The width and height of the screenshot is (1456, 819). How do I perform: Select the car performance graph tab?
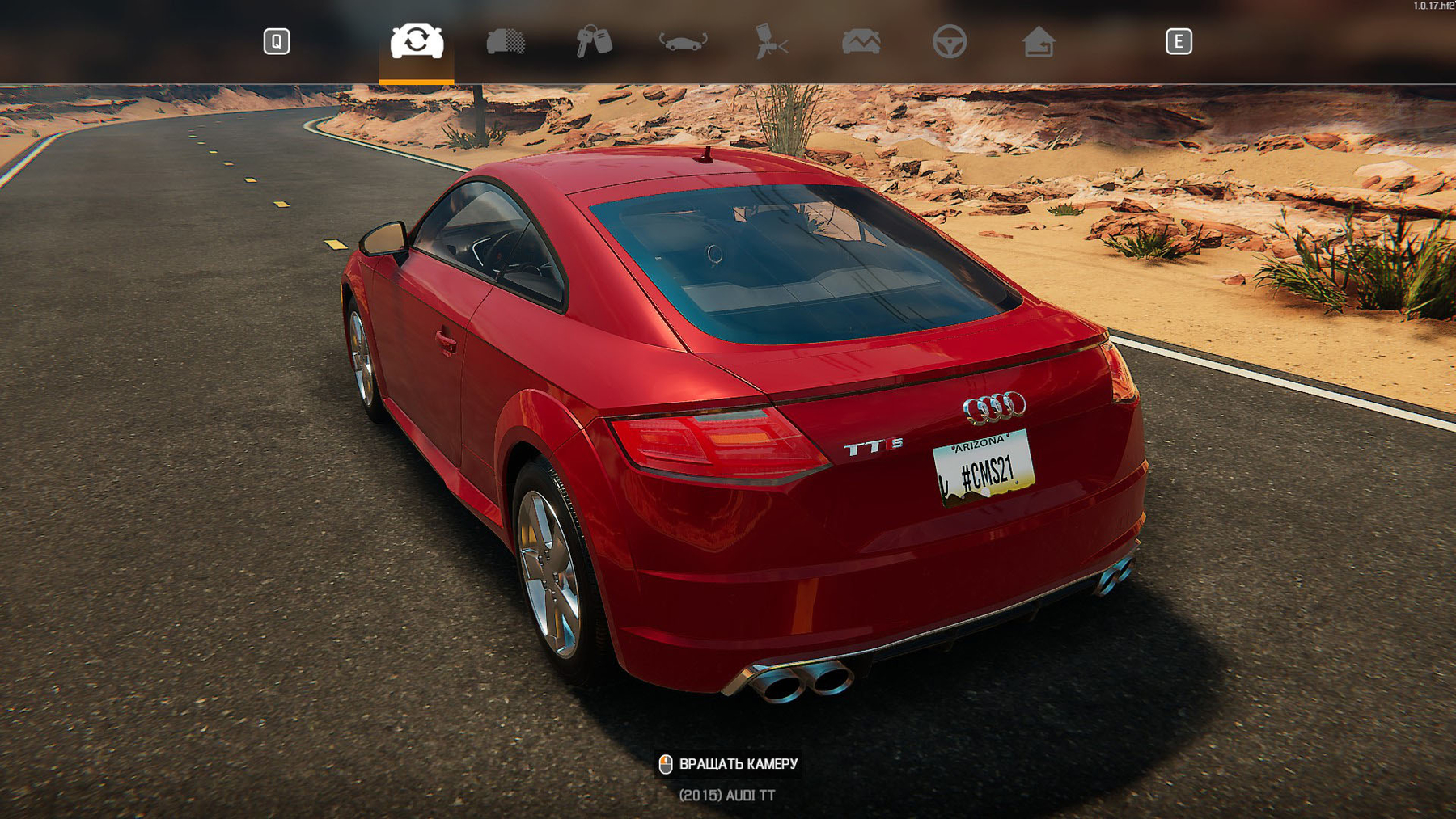861,41
